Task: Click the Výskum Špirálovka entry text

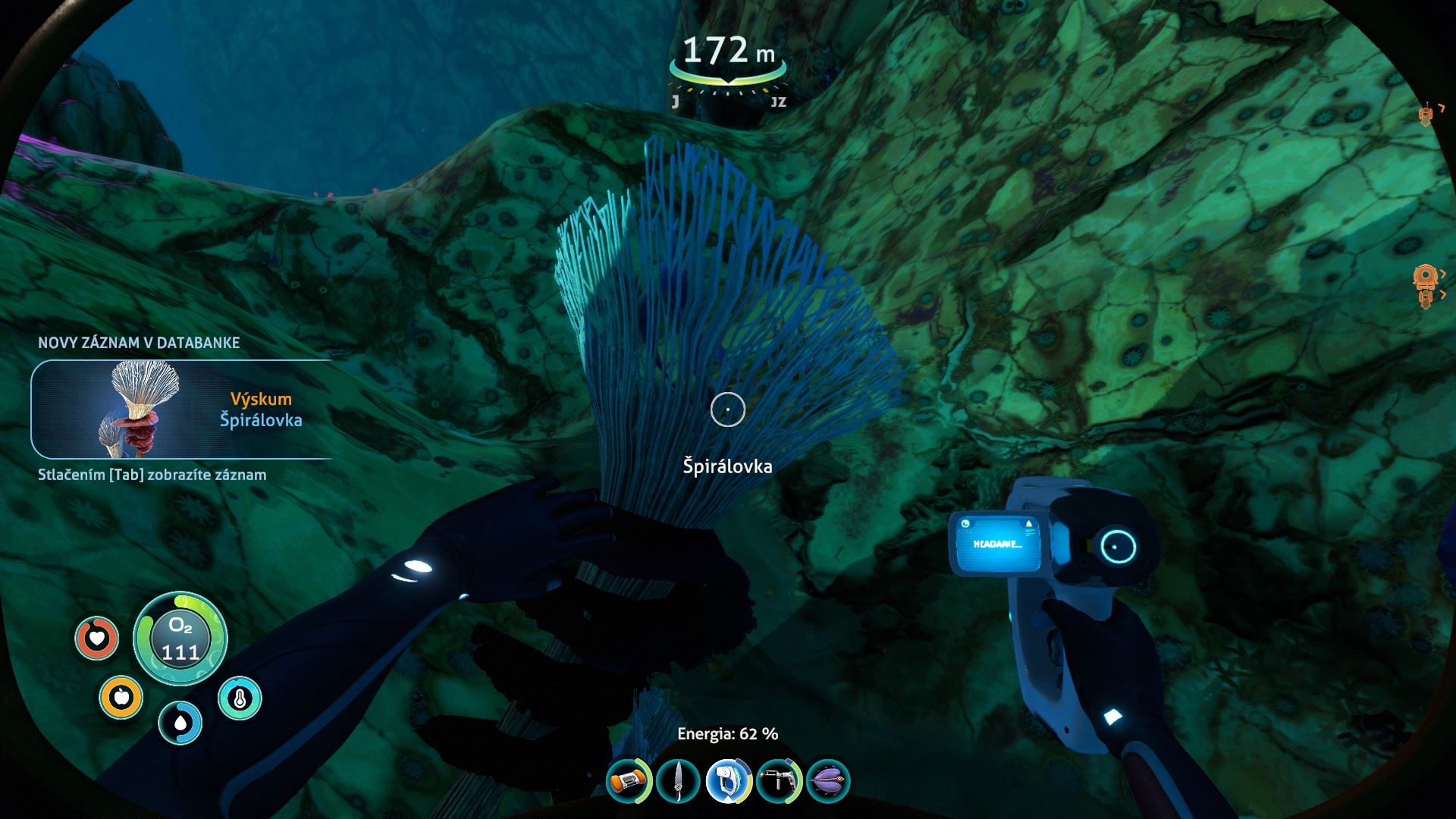Action: click(x=262, y=410)
